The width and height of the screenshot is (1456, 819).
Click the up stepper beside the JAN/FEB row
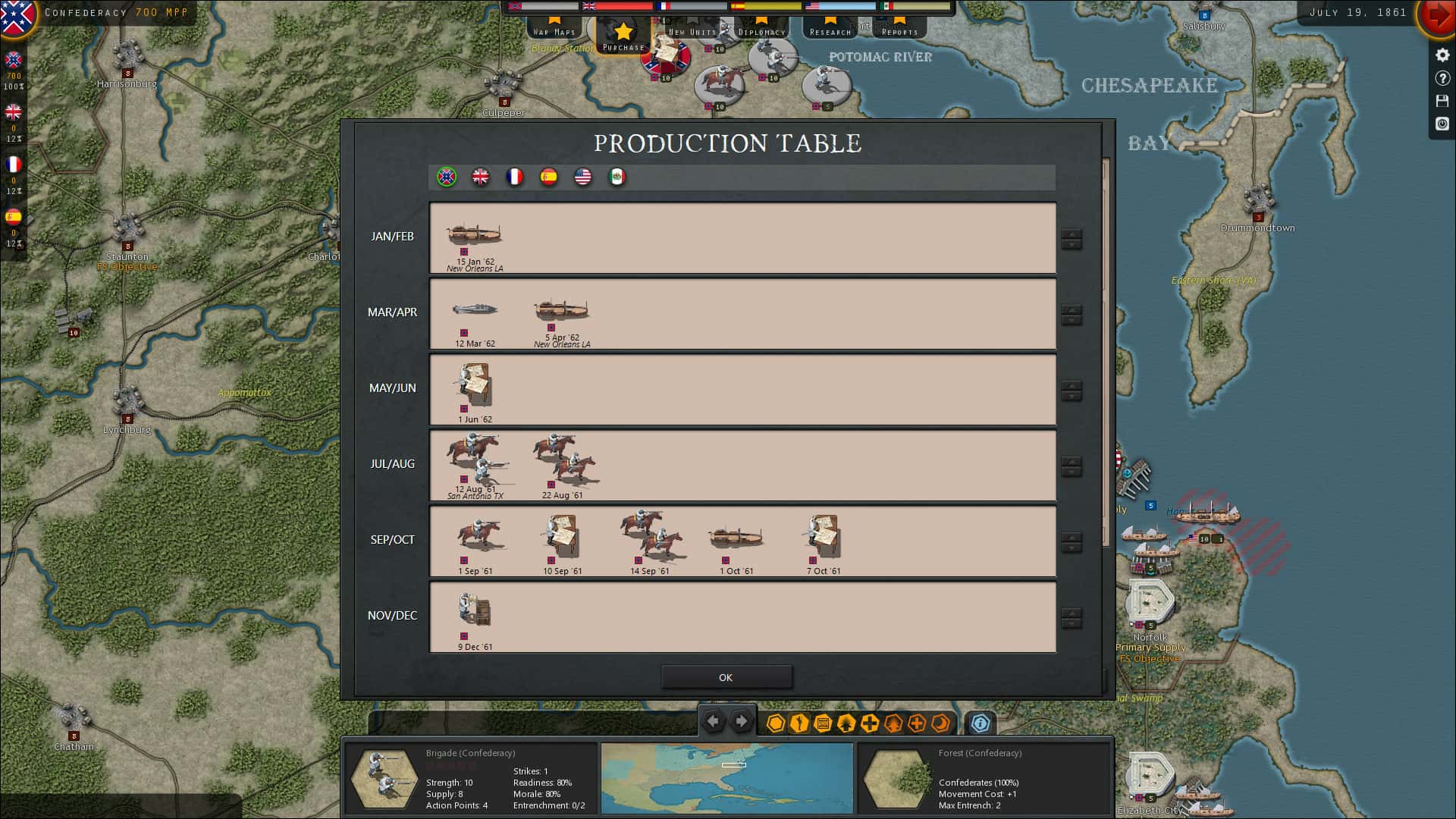1072,234
